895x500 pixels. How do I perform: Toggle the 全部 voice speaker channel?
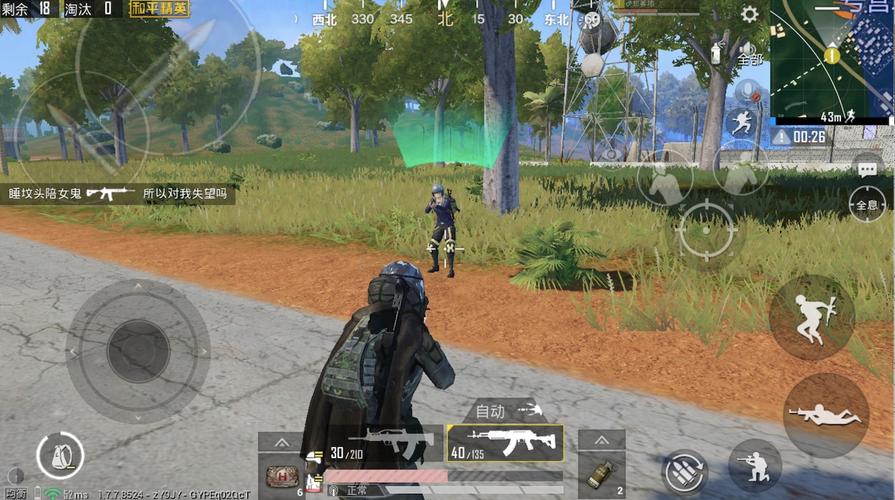click(749, 52)
